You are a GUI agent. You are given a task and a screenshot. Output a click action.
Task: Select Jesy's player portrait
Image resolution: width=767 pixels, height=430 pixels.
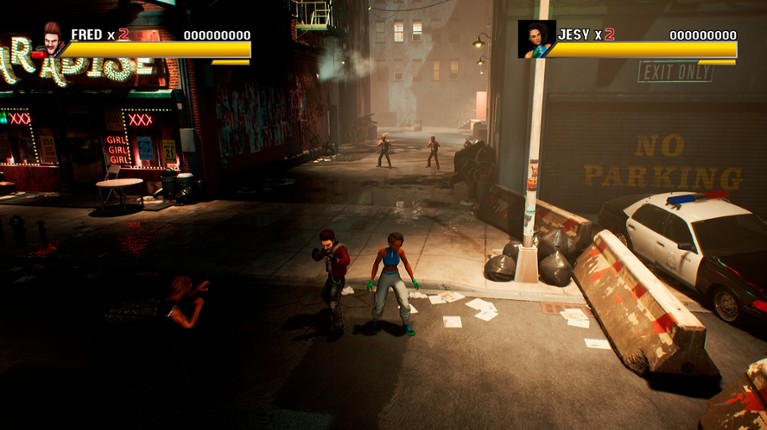536,39
